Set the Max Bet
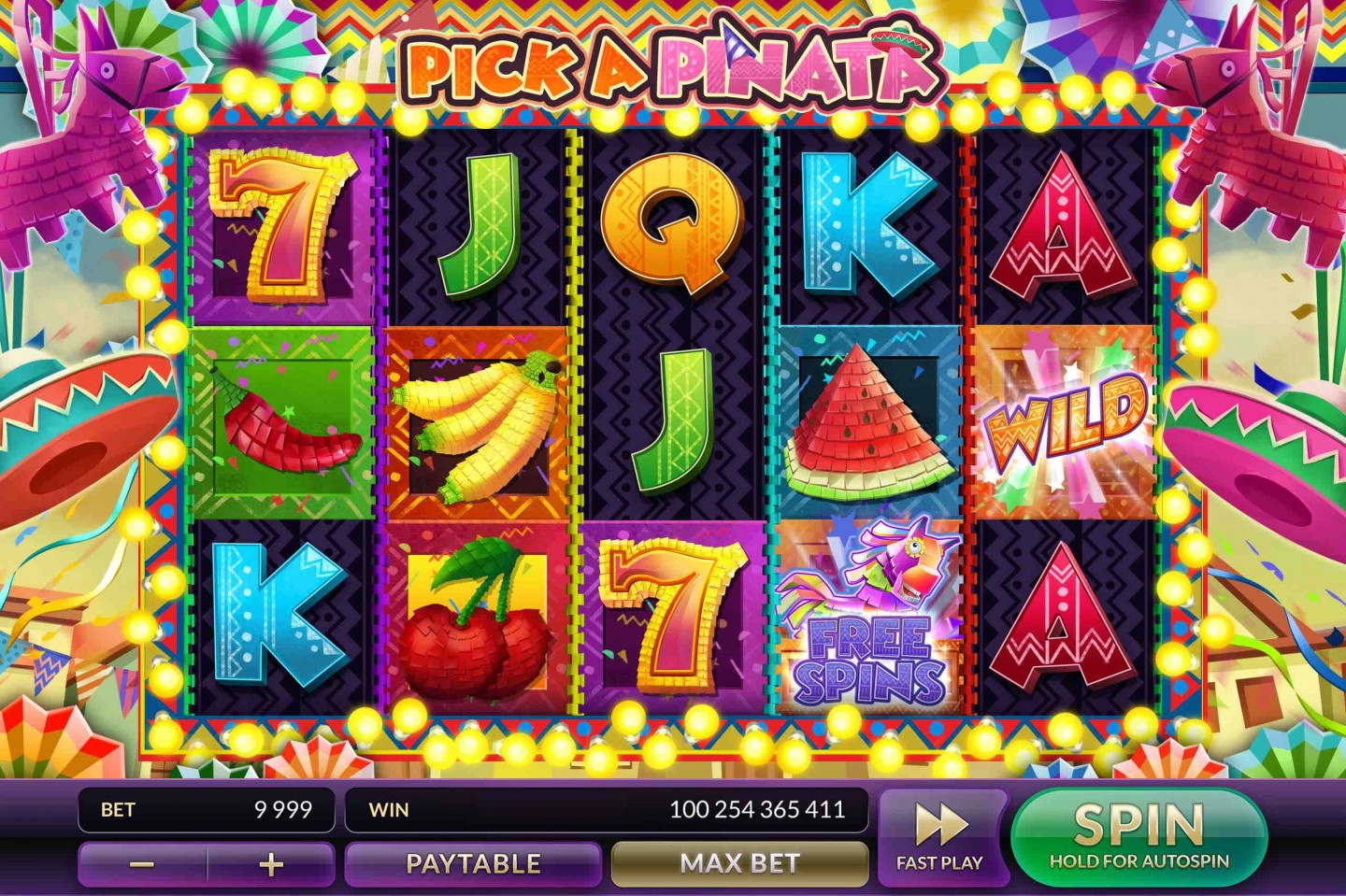 click(x=739, y=863)
